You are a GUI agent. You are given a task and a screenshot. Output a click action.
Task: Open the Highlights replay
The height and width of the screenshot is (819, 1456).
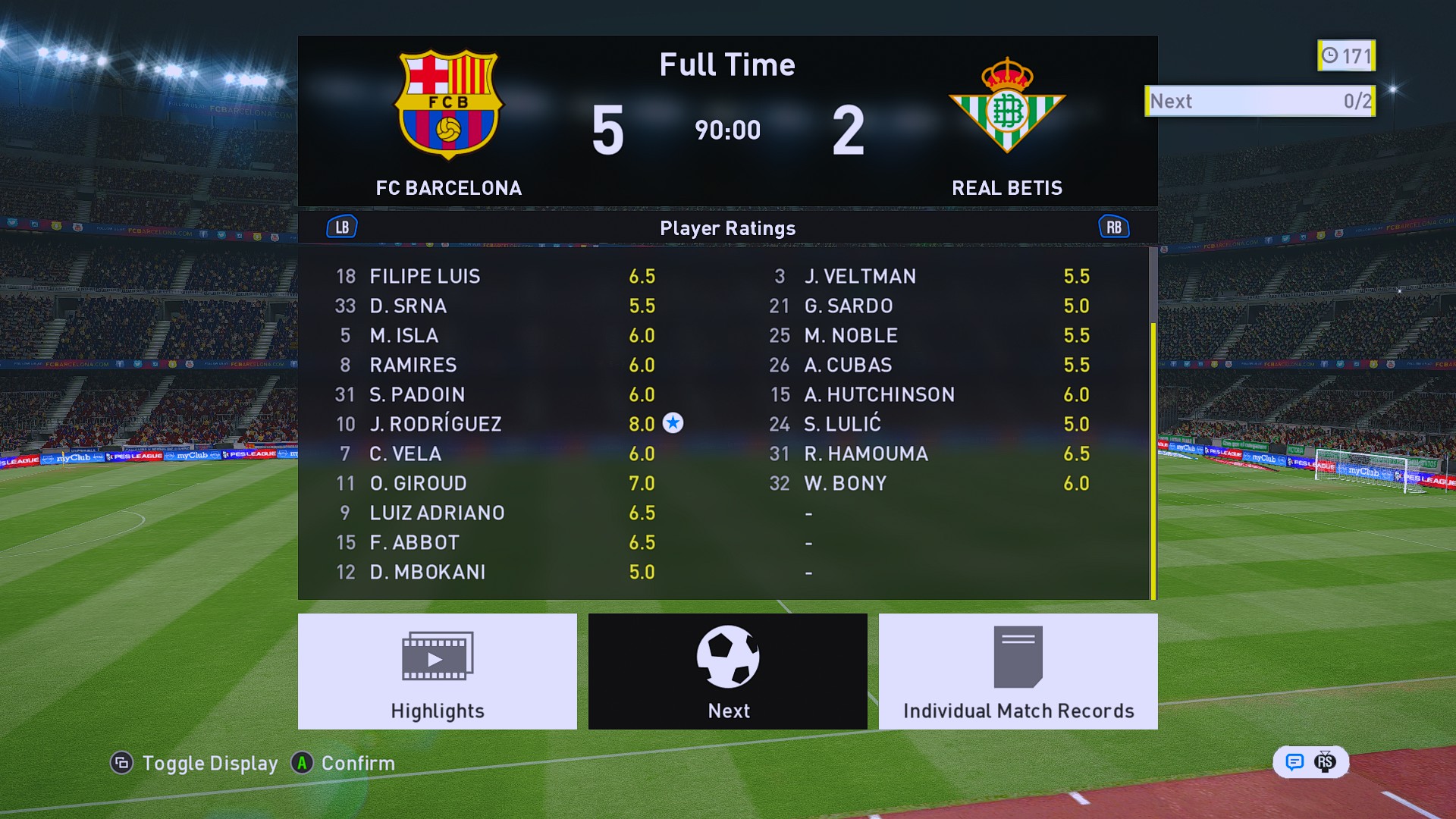pyautogui.click(x=437, y=671)
